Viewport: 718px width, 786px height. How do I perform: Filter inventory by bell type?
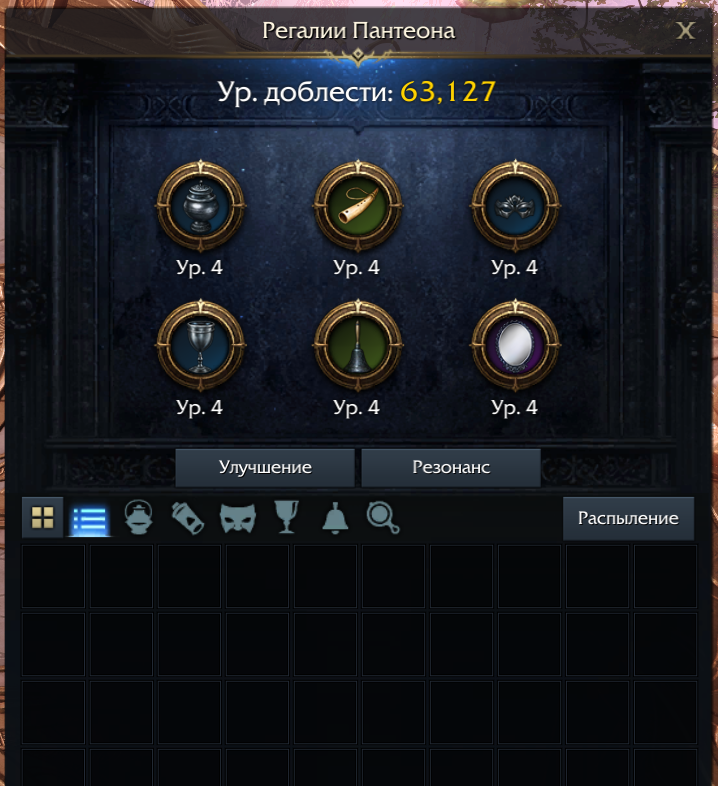(335, 518)
